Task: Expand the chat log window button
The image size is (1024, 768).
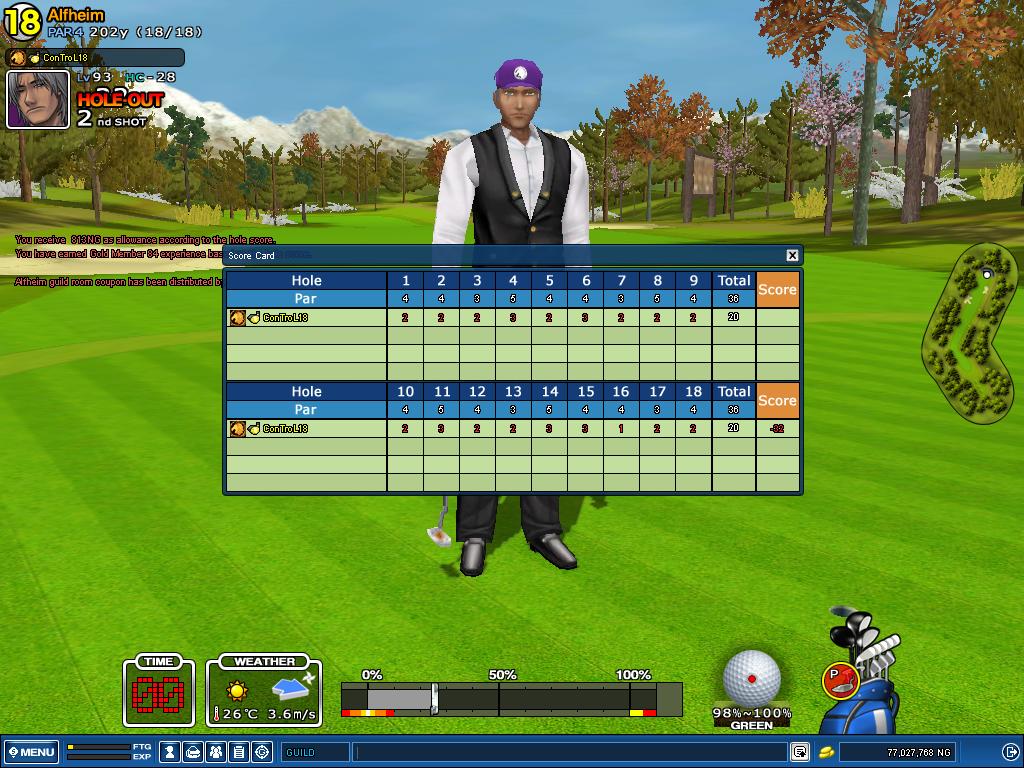Action: [x=800, y=752]
